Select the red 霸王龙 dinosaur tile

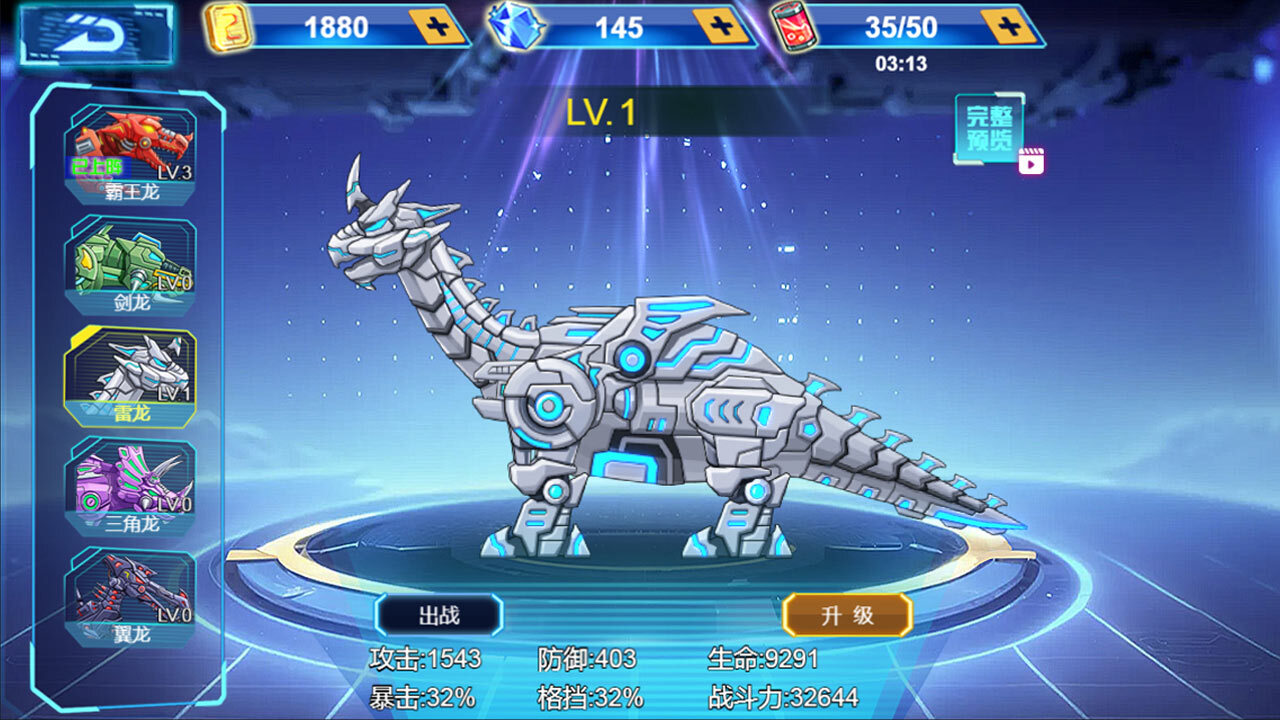coord(131,153)
